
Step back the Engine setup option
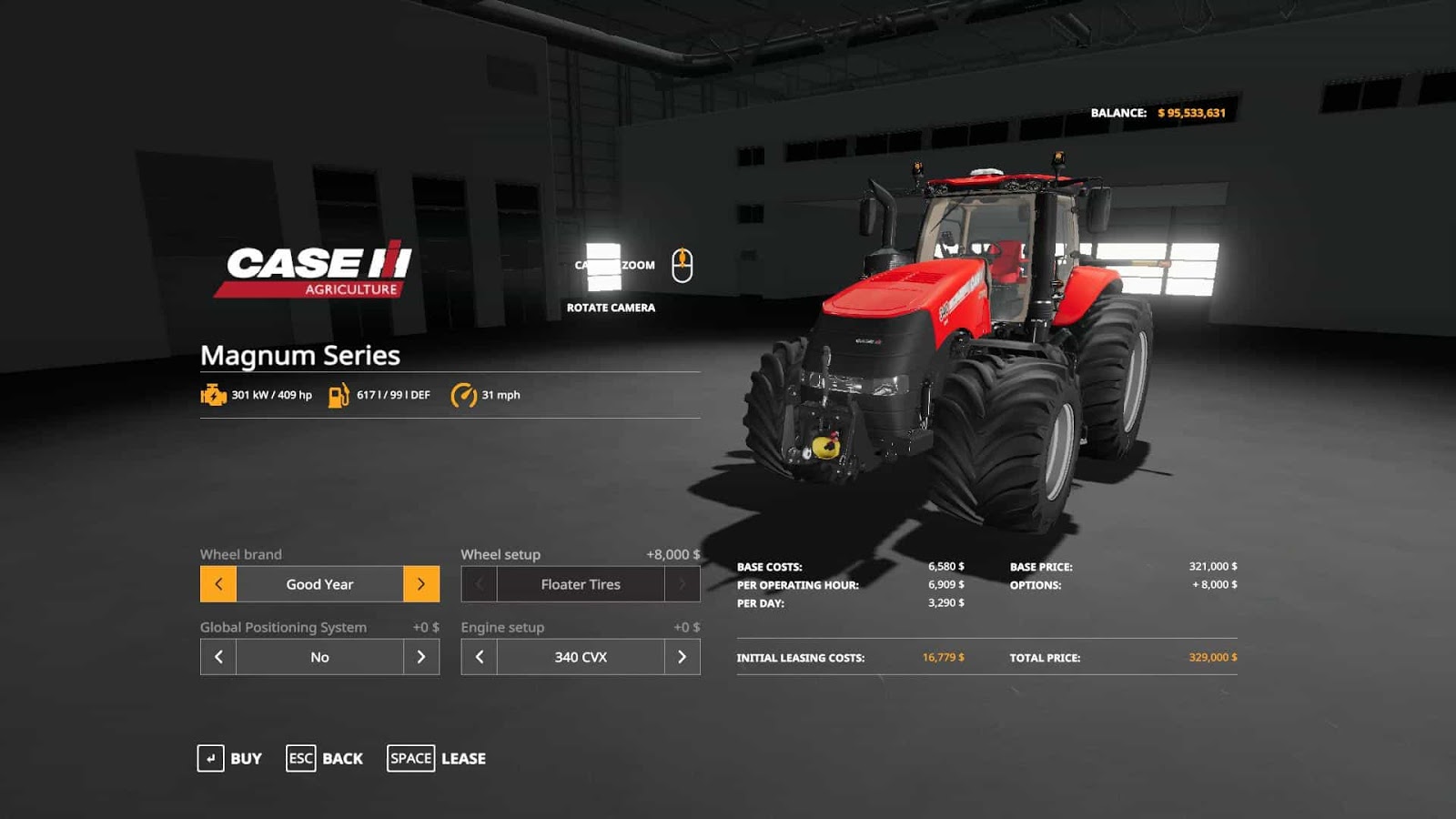pyautogui.click(x=478, y=656)
